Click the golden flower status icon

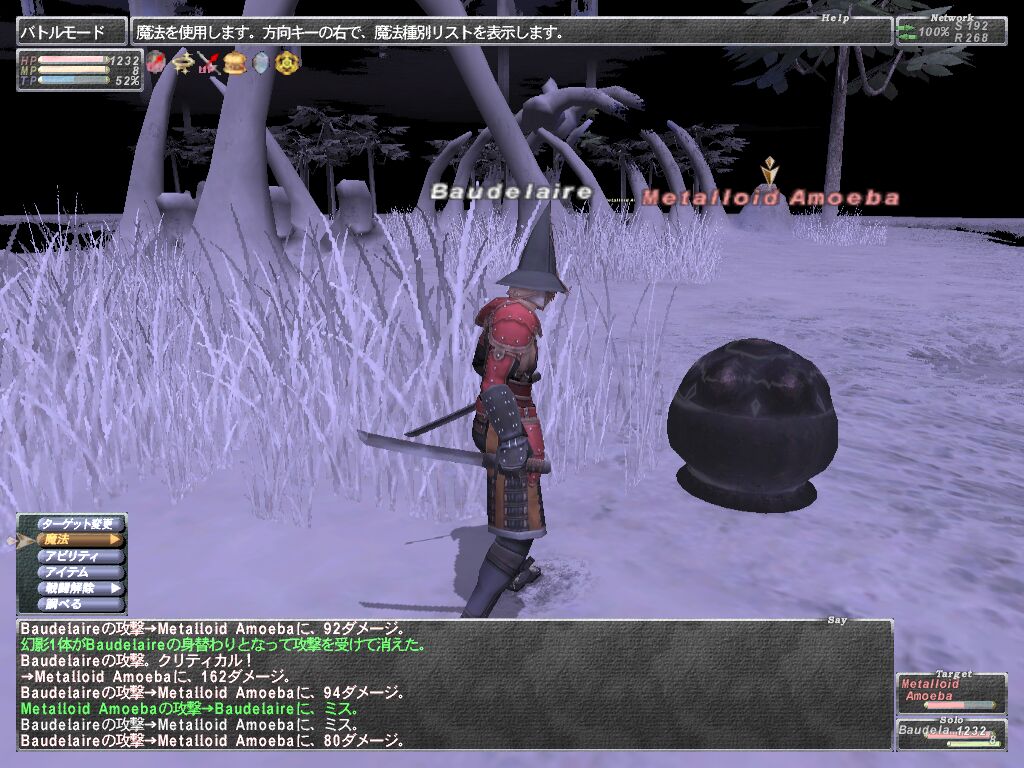286,63
